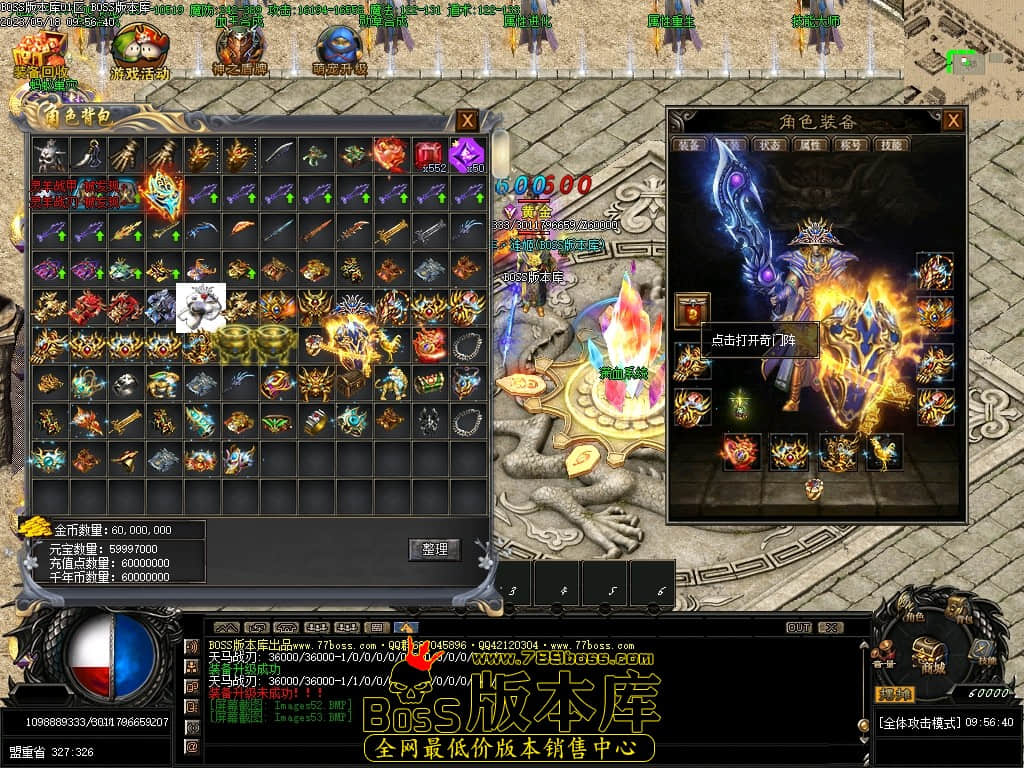Image resolution: width=1024 pixels, height=768 pixels.
Task: Open the 神之盾牌 divine shield icon
Action: point(239,52)
